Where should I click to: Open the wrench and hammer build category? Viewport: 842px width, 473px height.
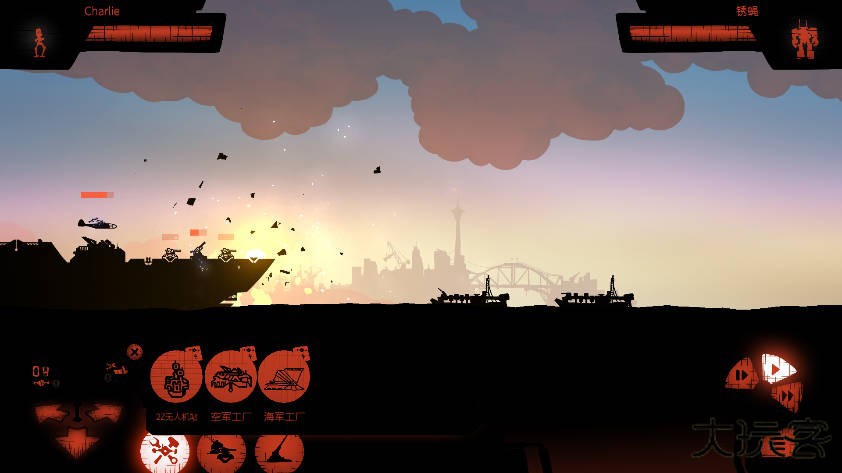click(x=165, y=452)
